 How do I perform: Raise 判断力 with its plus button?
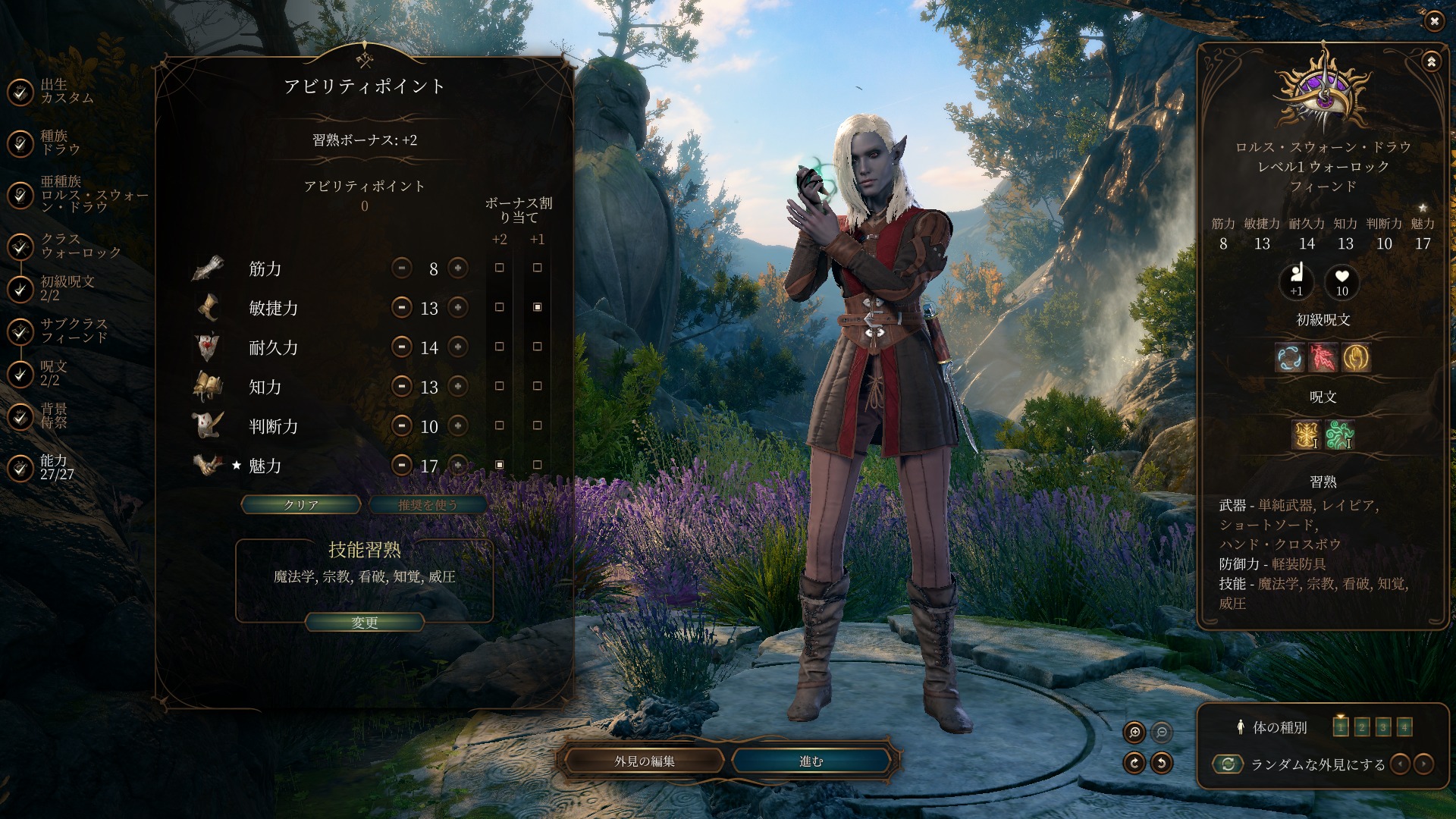click(x=458, y=426)
